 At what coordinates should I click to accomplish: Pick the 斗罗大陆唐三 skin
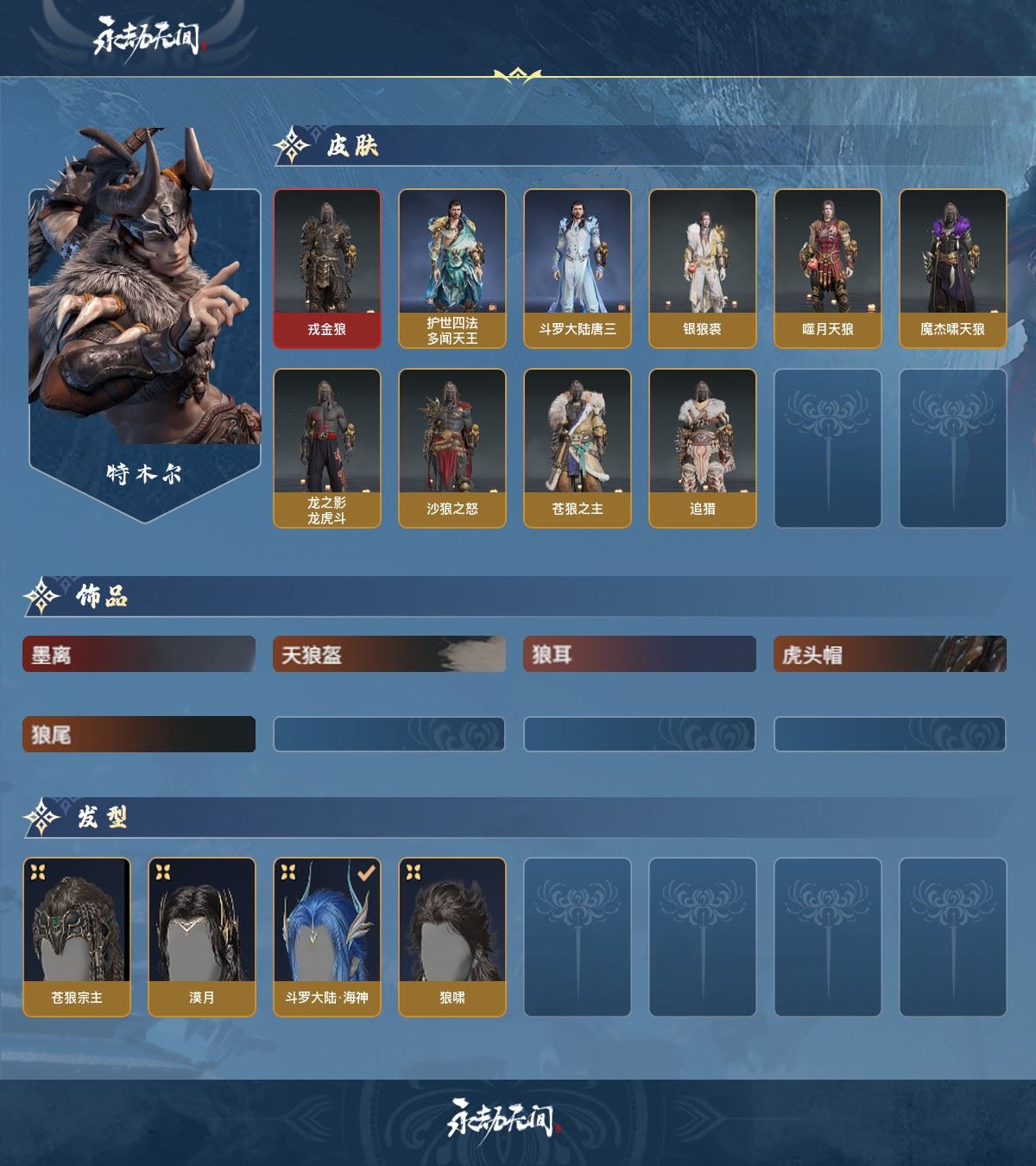(x=578, y=269)
